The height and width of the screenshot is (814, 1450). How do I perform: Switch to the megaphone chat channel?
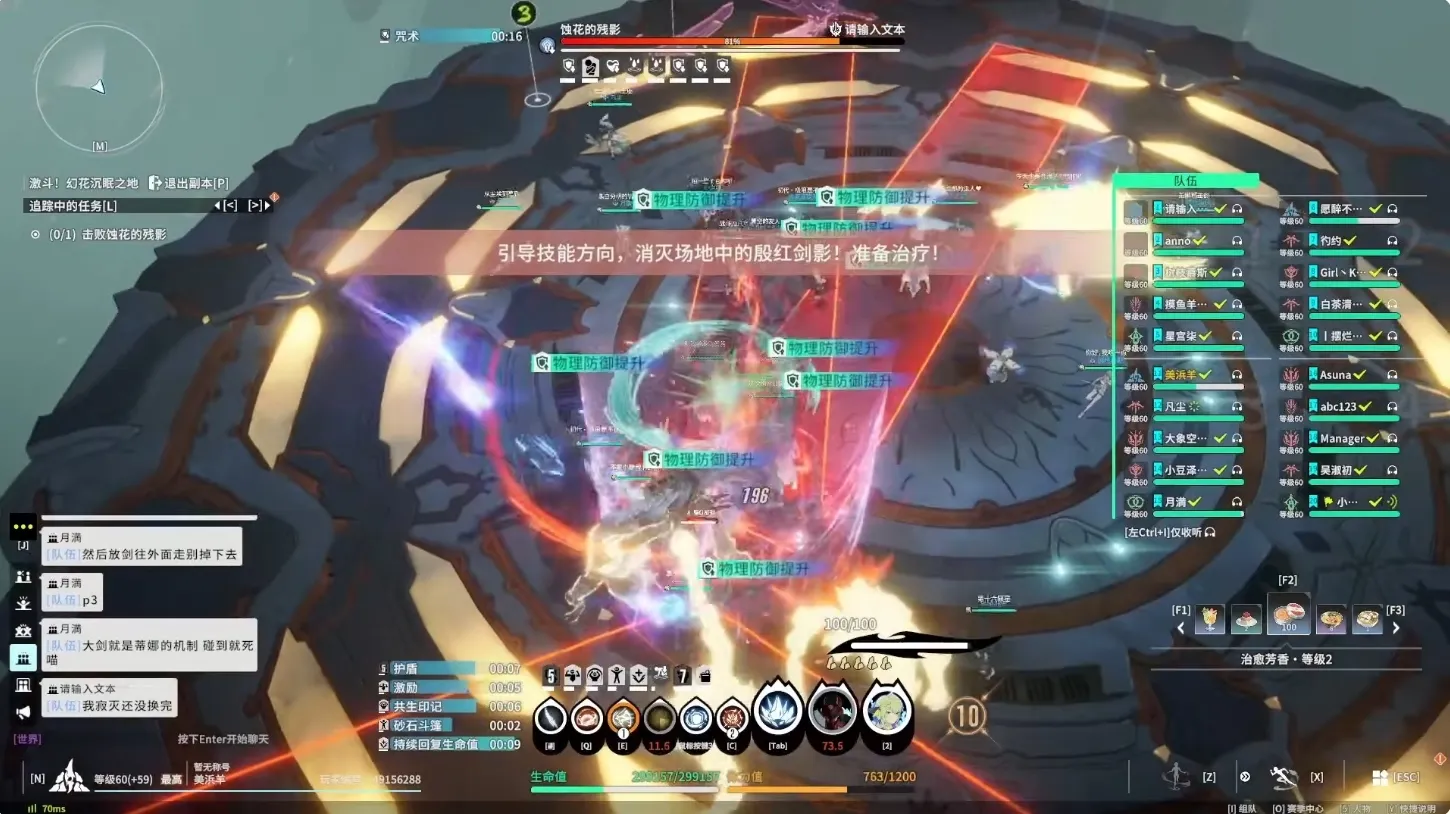(23, 712)
